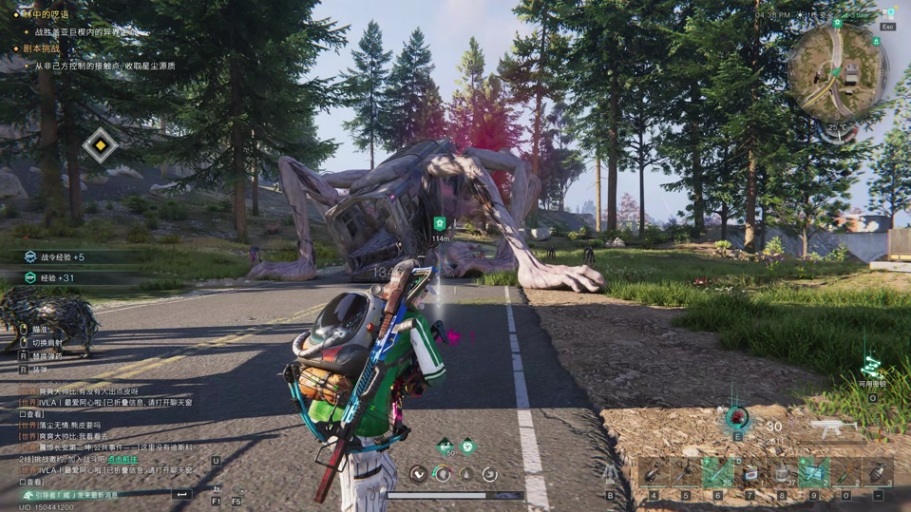
Task: Open the system menu icon above Esc
Action: pyautogui.click(x=889, y=13)
